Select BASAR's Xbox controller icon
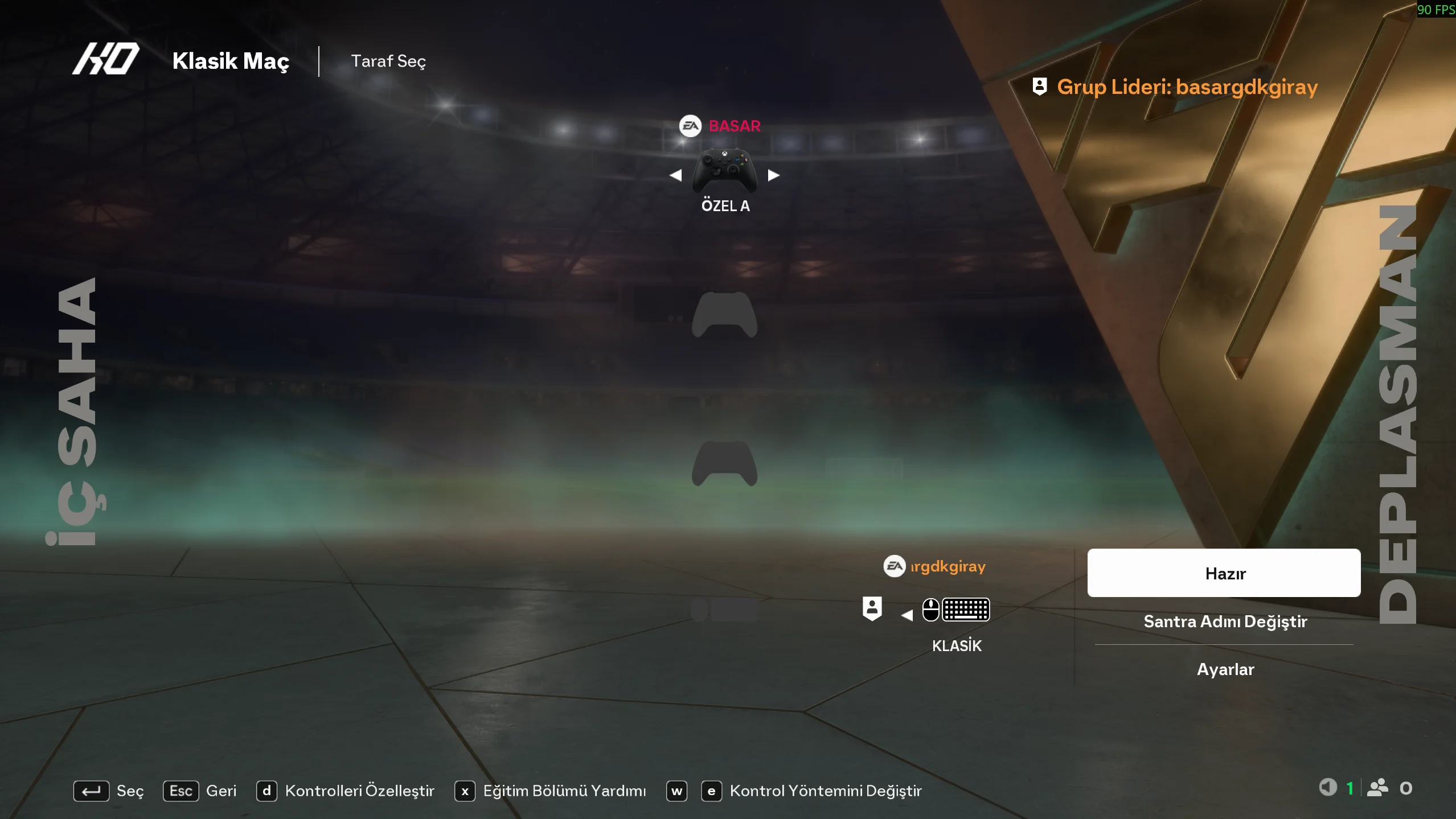The height and width of the screenshot is (819, 1456). pyautogui.click(x=724, y=170)
